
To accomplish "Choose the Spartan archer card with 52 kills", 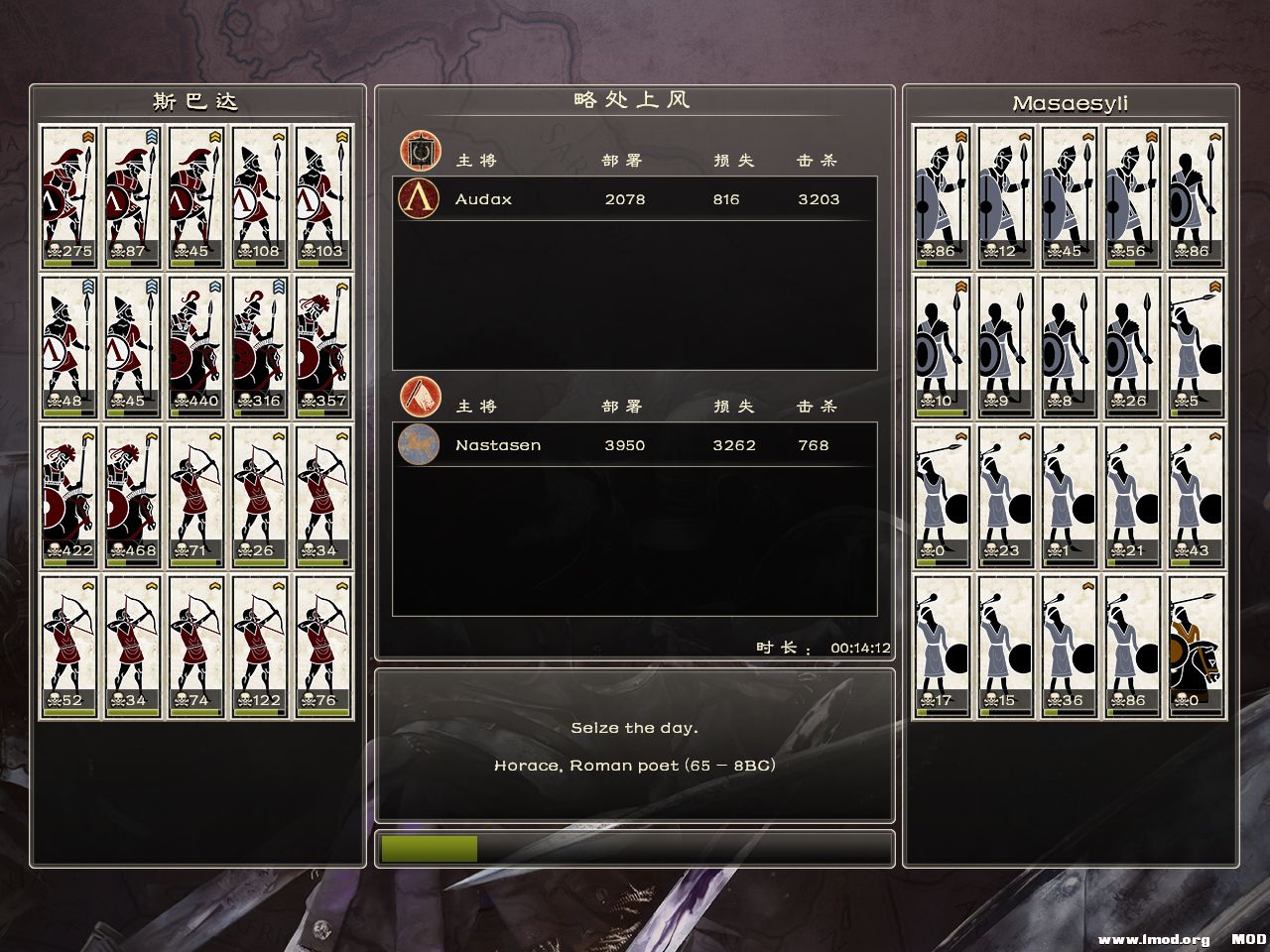I will (69, 646).
